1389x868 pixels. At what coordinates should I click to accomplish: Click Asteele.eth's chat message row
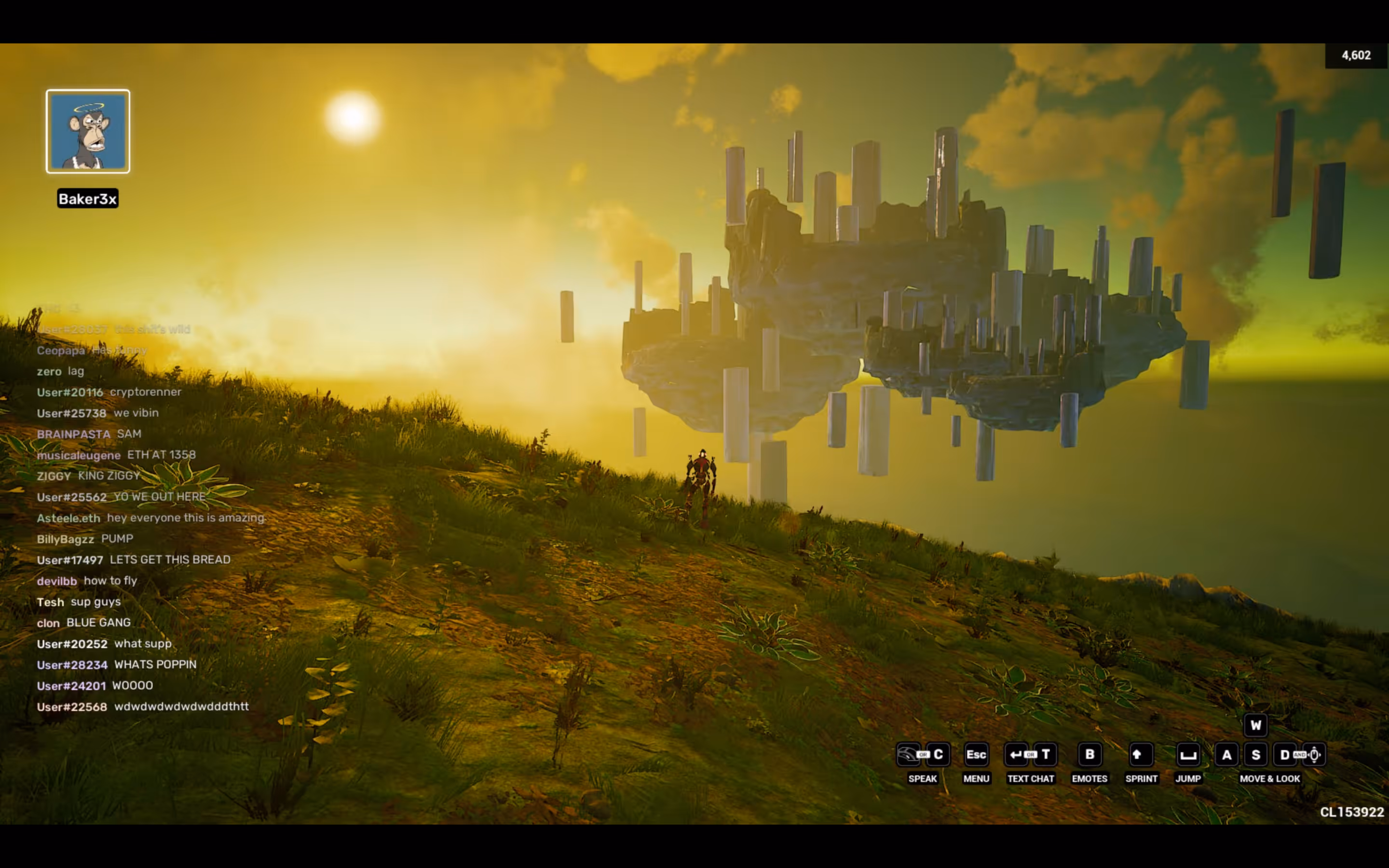tap(150, 518)
